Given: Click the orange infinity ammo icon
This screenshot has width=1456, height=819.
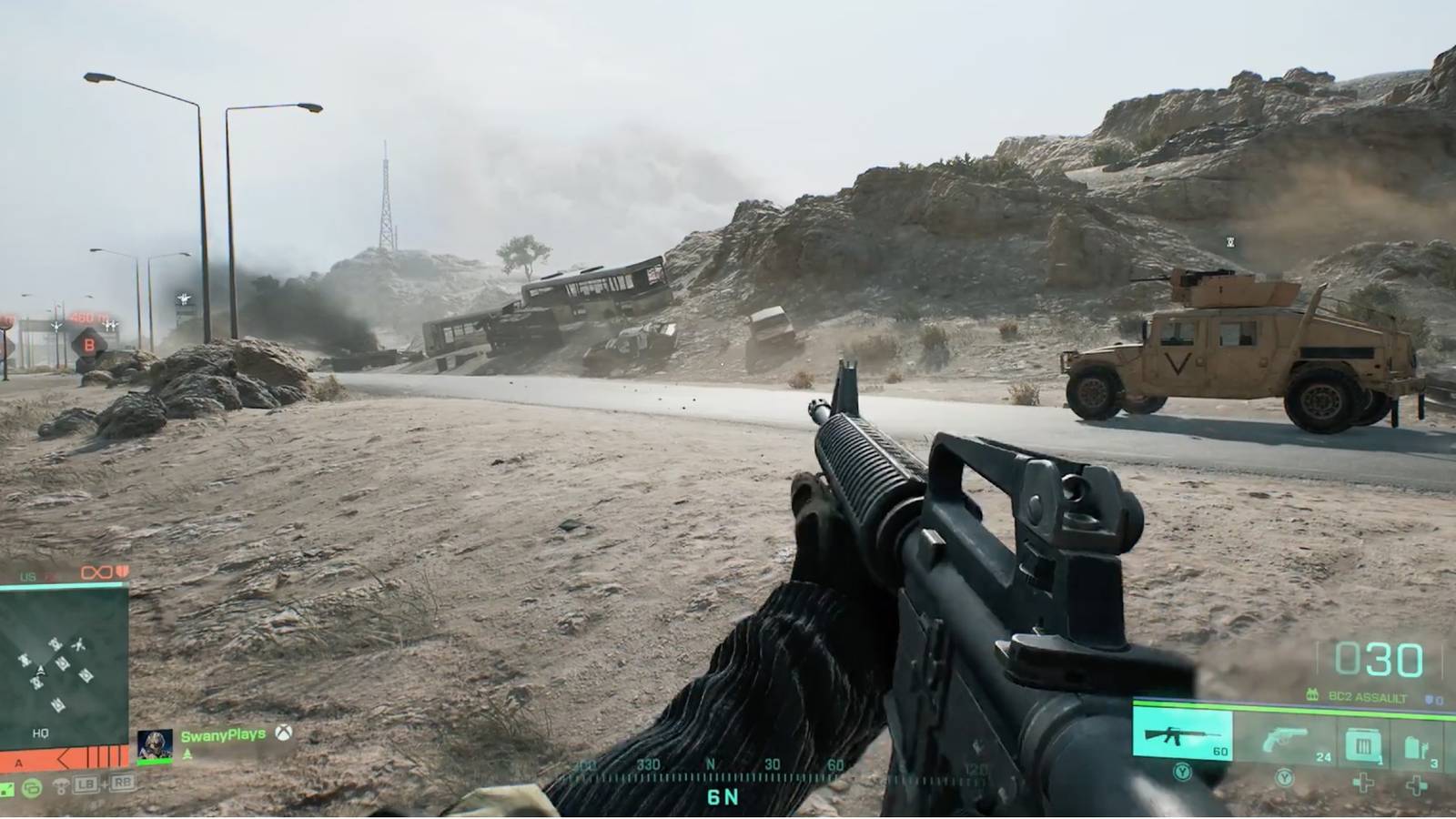Looking at the screenshot, I should click(96, 572).
